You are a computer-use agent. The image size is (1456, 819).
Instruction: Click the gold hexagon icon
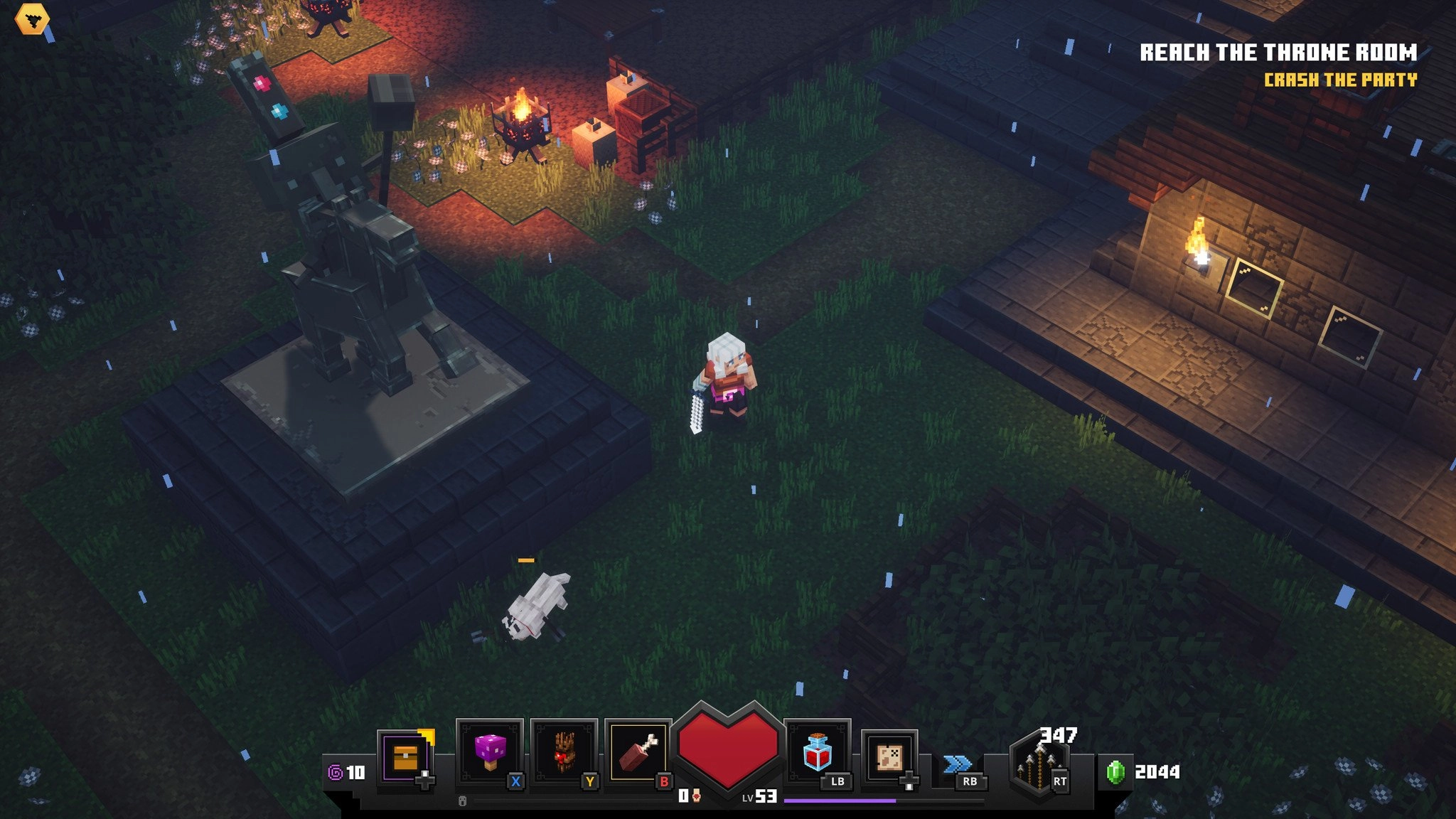(x=32, y=19)
